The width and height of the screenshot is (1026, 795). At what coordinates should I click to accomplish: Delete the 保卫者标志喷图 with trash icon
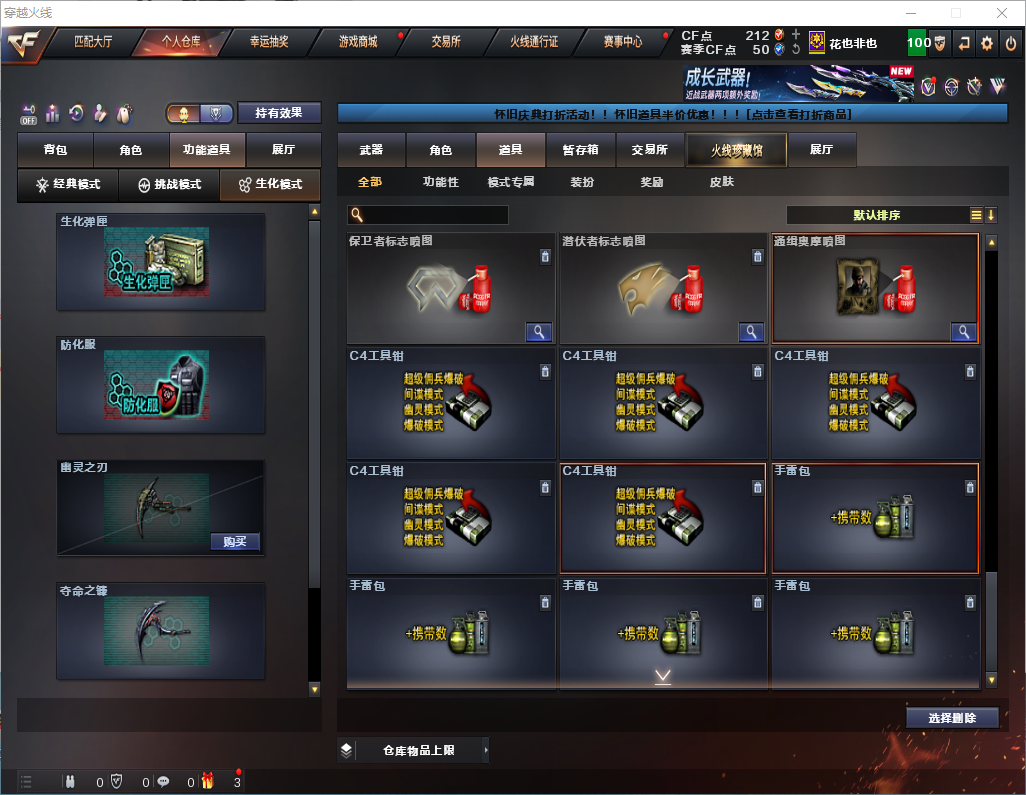pyautogui.click(x=544, y=257)
